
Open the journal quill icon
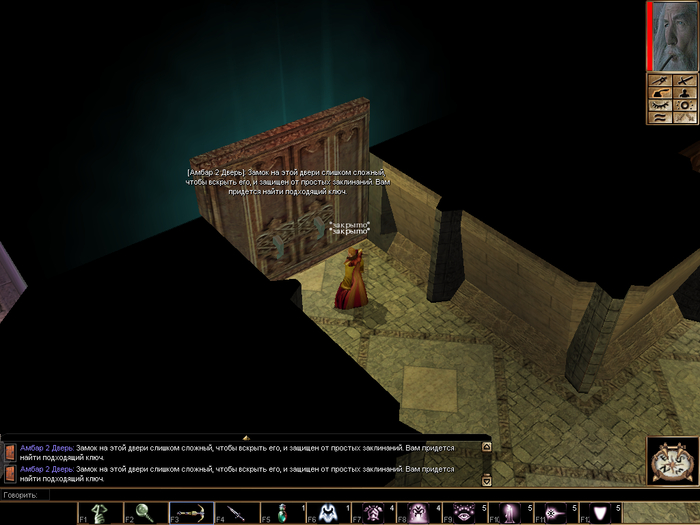[x=659, y=92]
